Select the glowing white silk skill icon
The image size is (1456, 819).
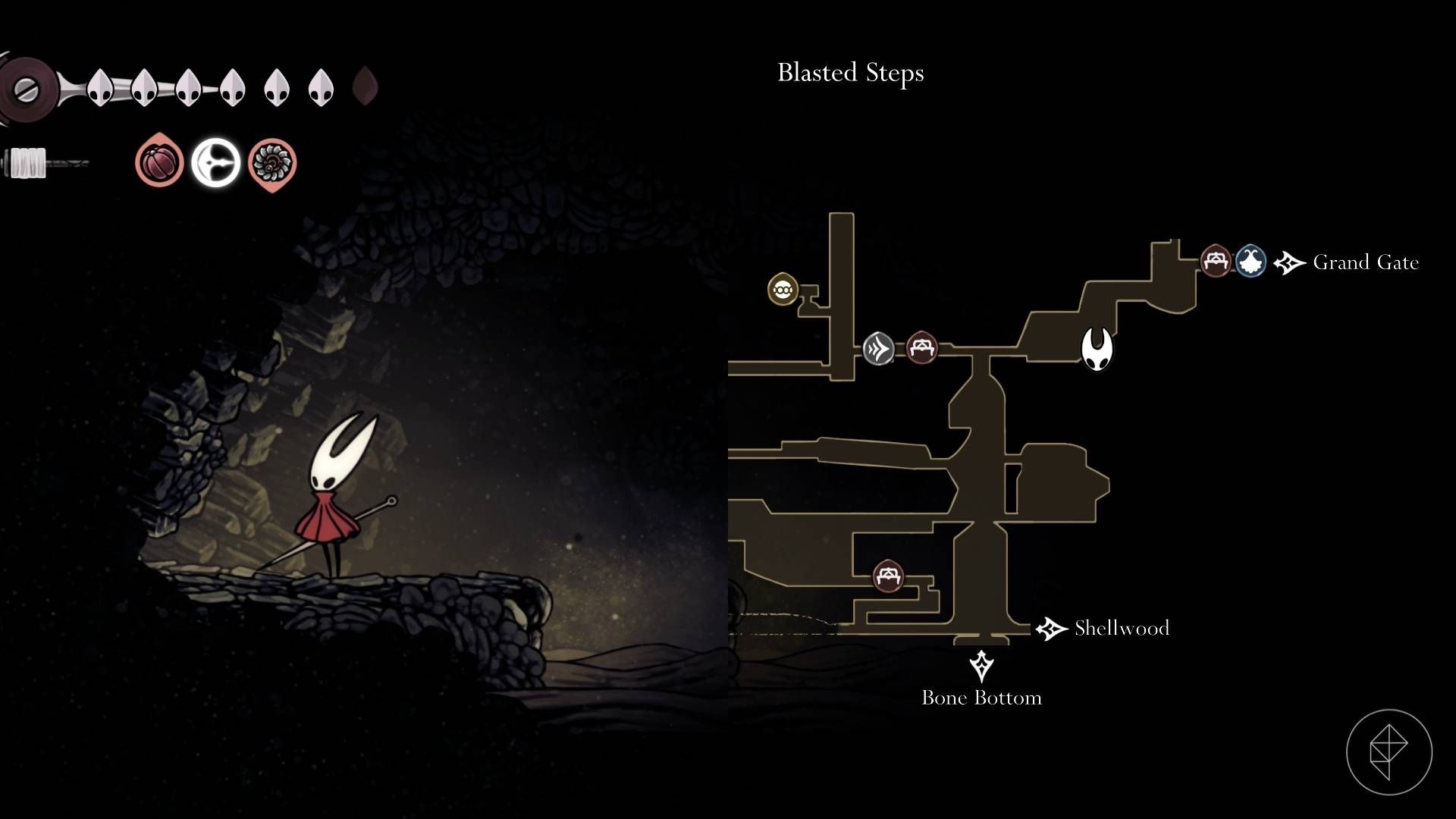point(216,163)
